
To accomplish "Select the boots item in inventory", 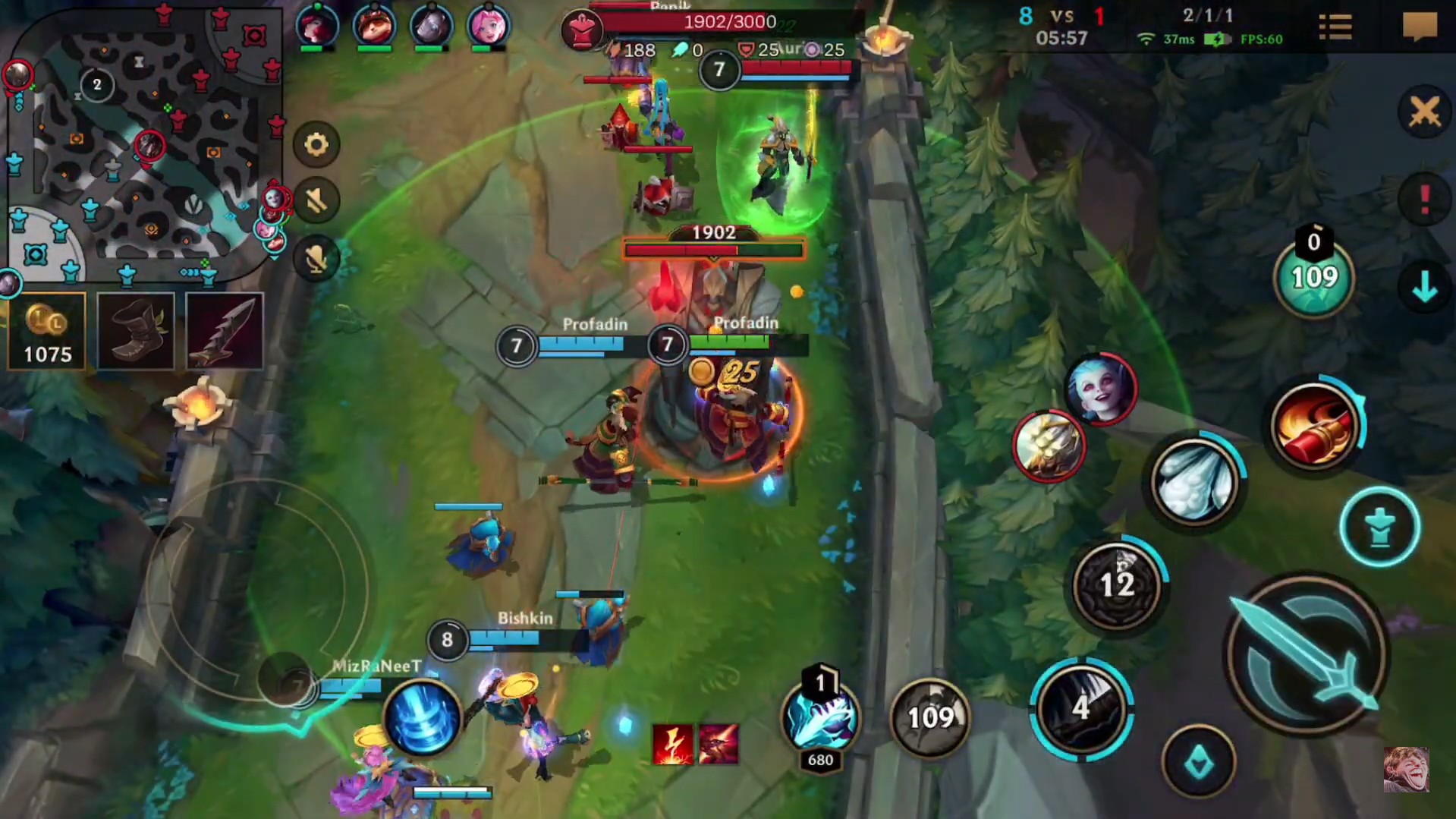I will (x=135, y=330).
